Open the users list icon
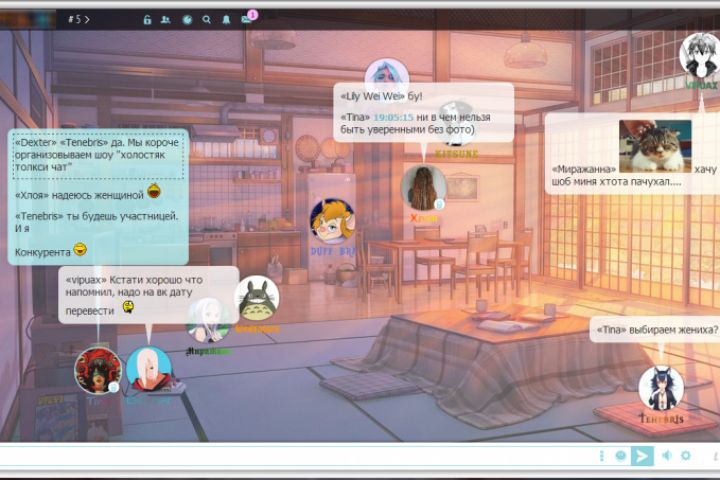The image size is (720, 480). pos(165,19)
